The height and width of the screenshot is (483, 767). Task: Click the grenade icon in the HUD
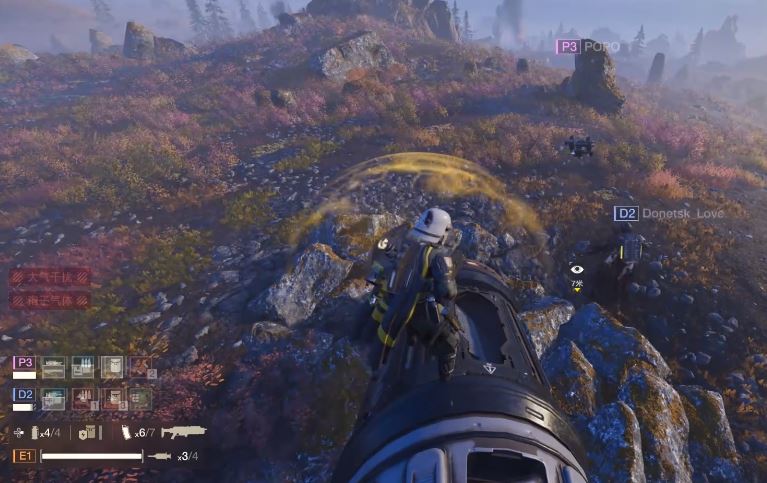35,432
